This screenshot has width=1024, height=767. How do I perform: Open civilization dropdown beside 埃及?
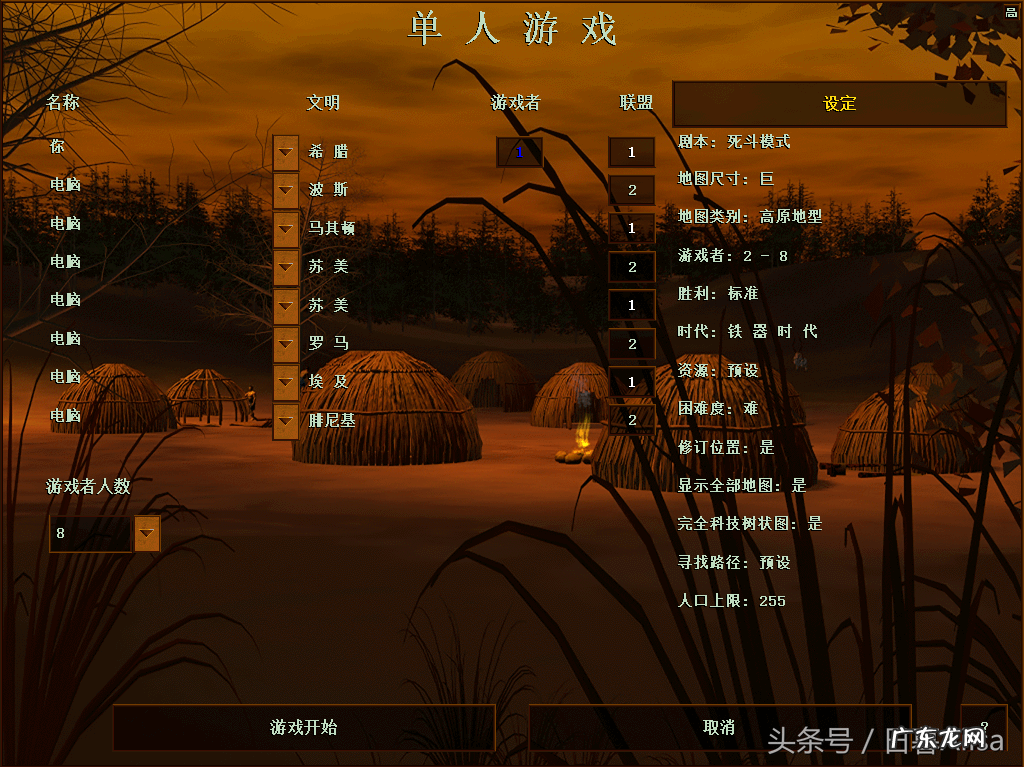(x=286, y=382)
